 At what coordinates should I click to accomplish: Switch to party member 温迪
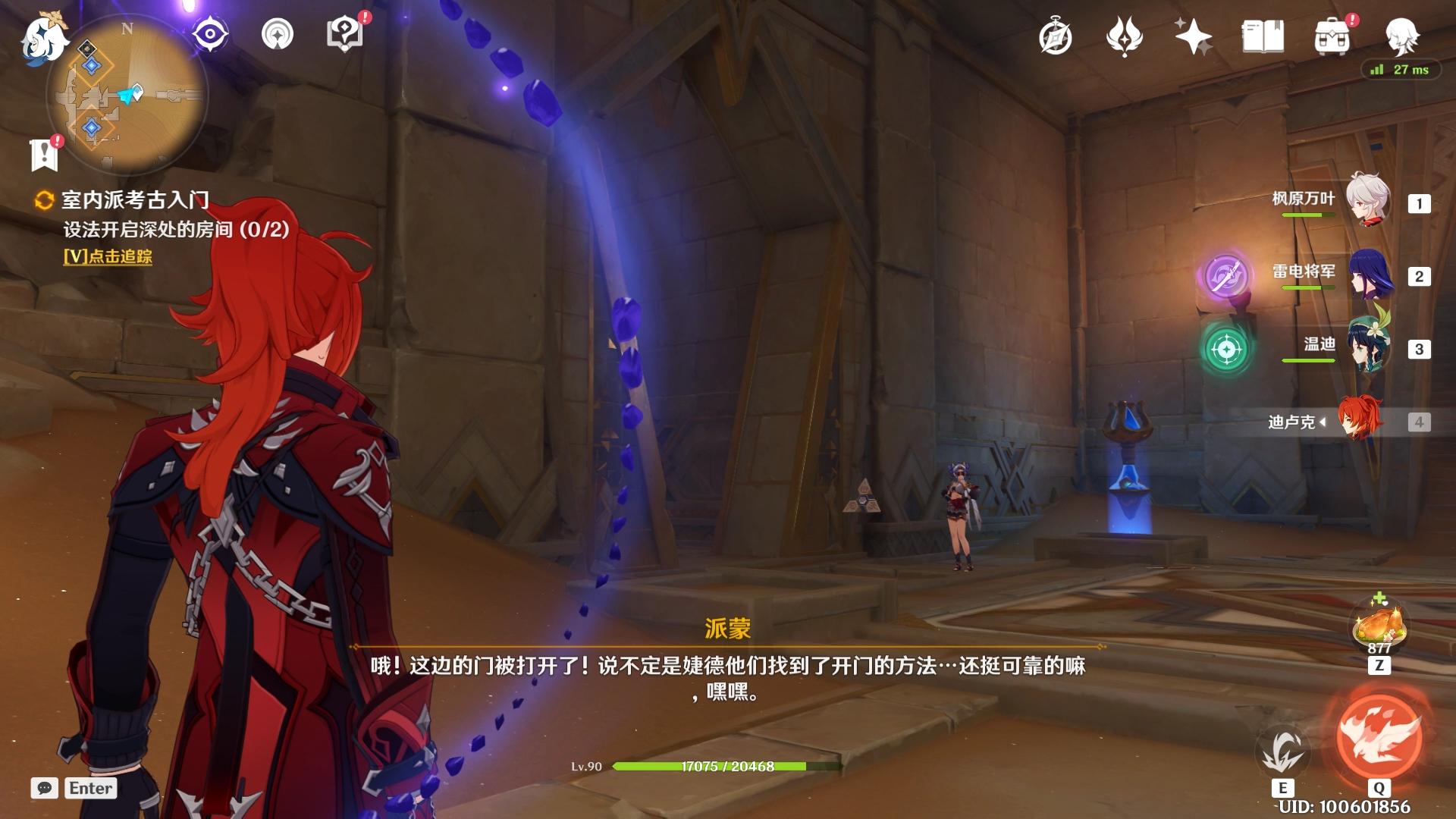[x=1367, y=347]
